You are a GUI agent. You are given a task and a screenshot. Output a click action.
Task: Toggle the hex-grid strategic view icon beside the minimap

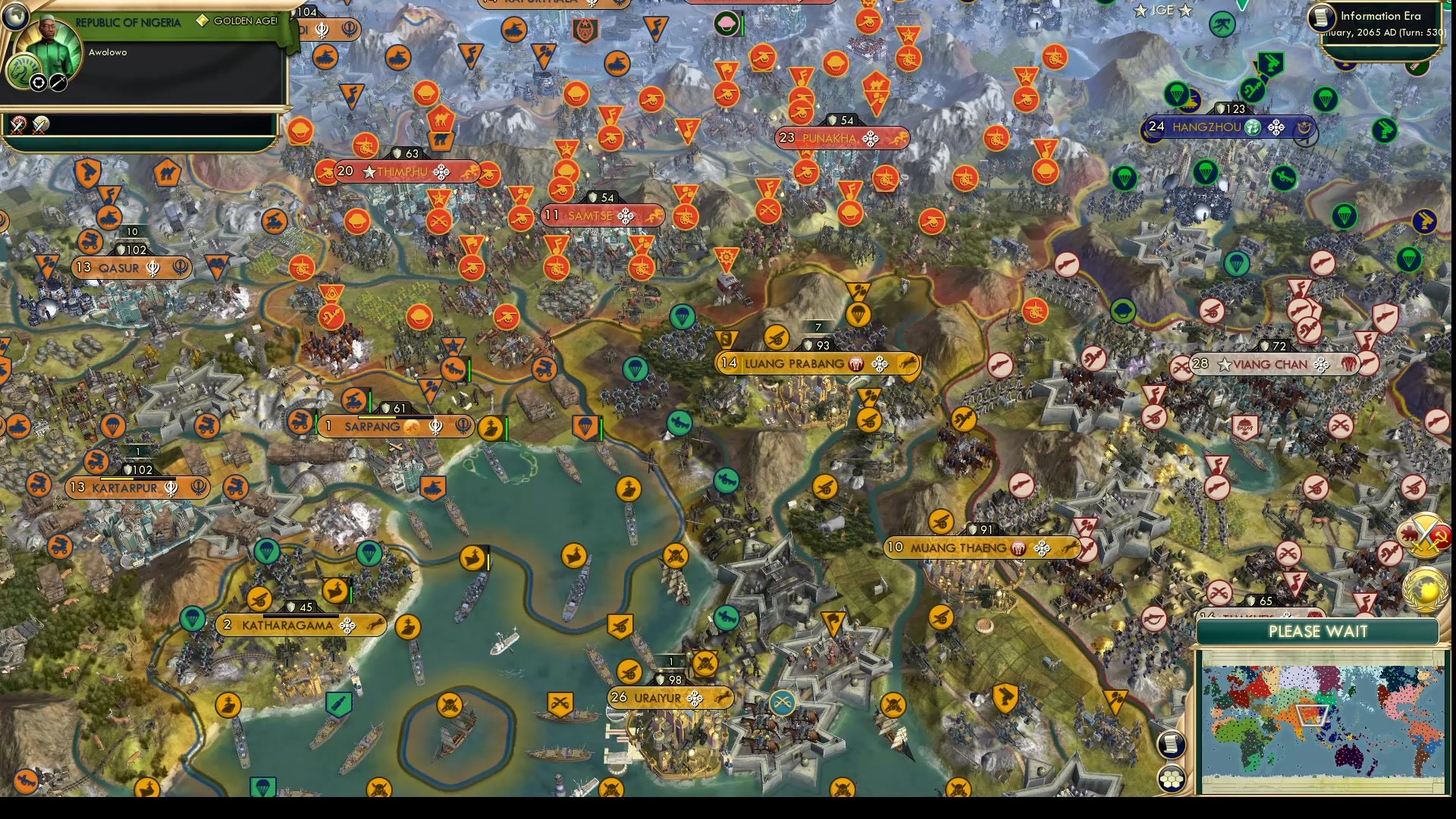(x=1172, y=780)
